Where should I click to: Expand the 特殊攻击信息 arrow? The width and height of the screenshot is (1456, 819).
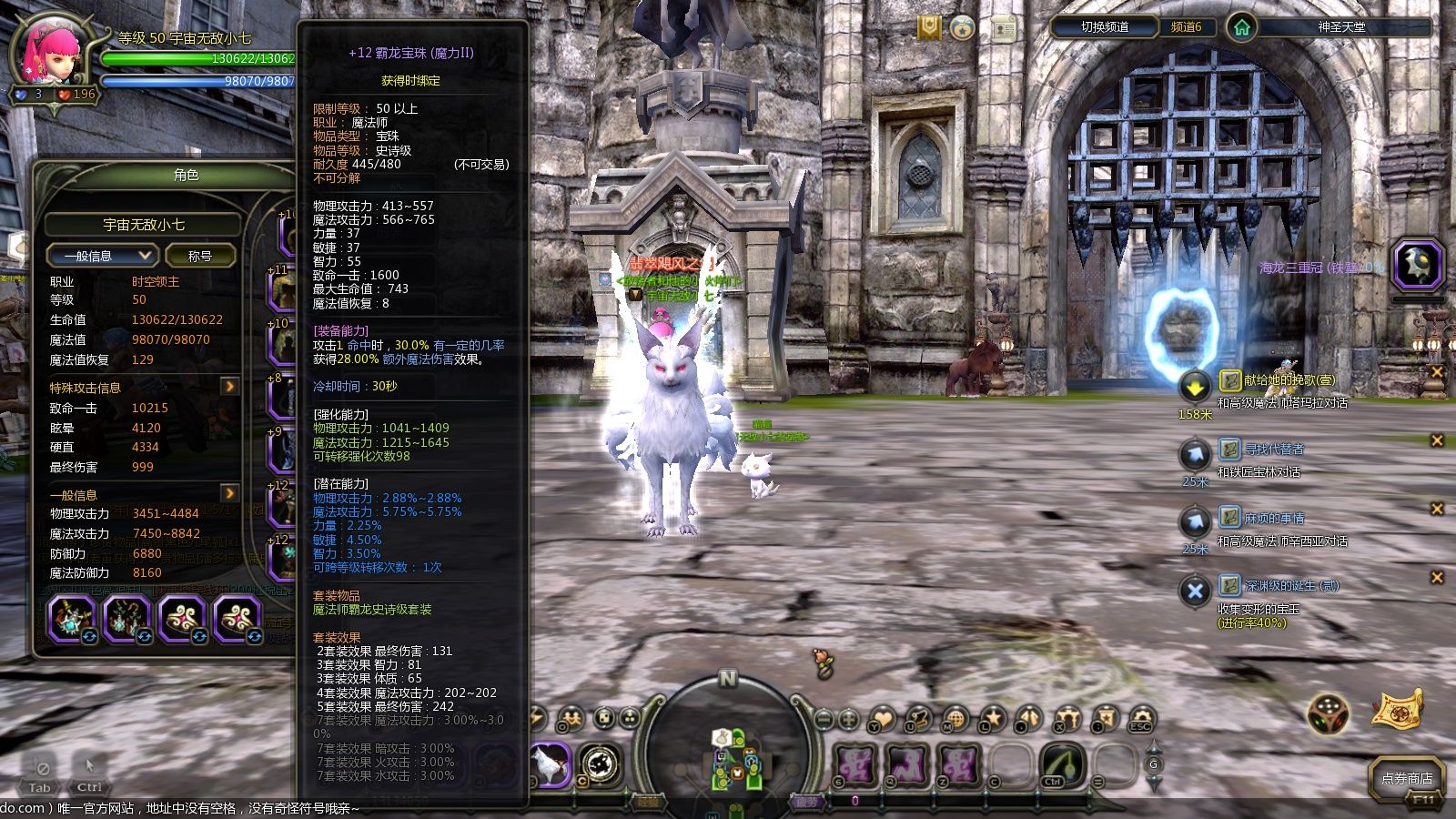tap(229, 387)
